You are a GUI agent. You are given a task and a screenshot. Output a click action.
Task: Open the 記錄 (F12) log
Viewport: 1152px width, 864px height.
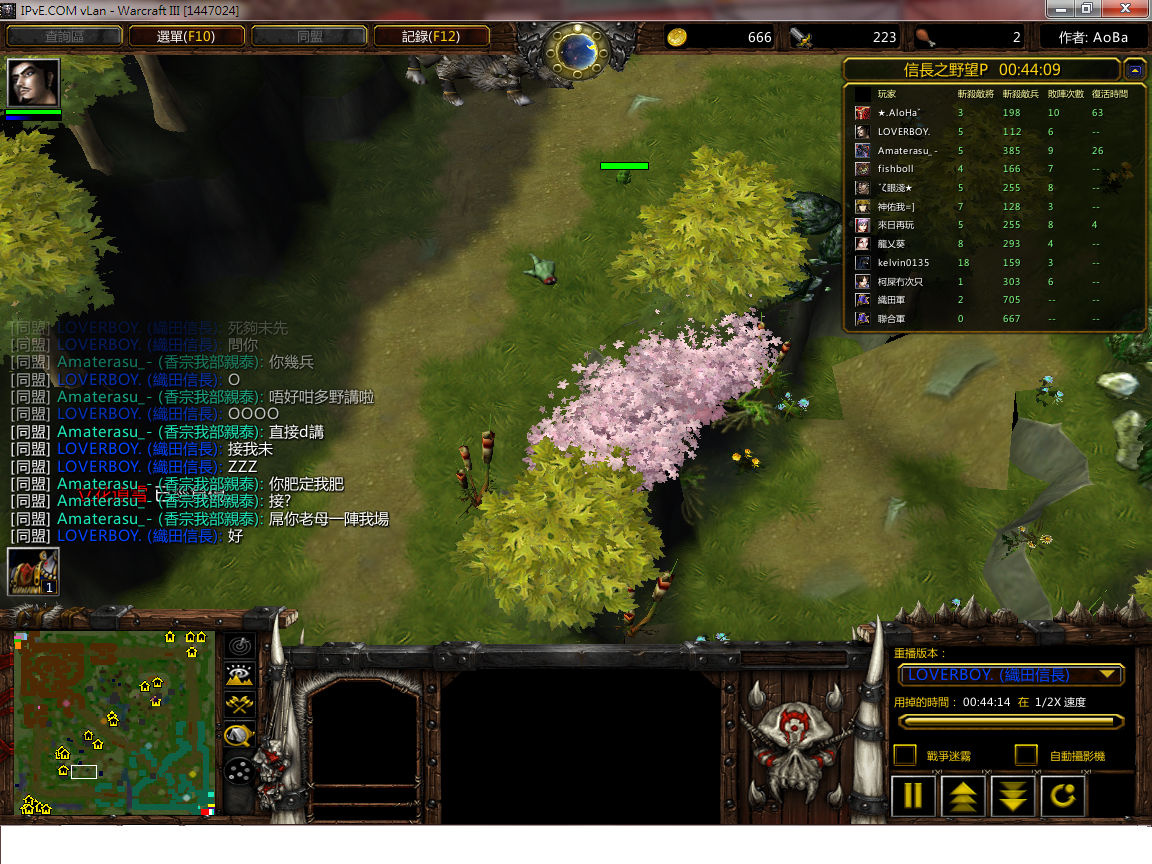pyautogui.click(x=431, y=37)
